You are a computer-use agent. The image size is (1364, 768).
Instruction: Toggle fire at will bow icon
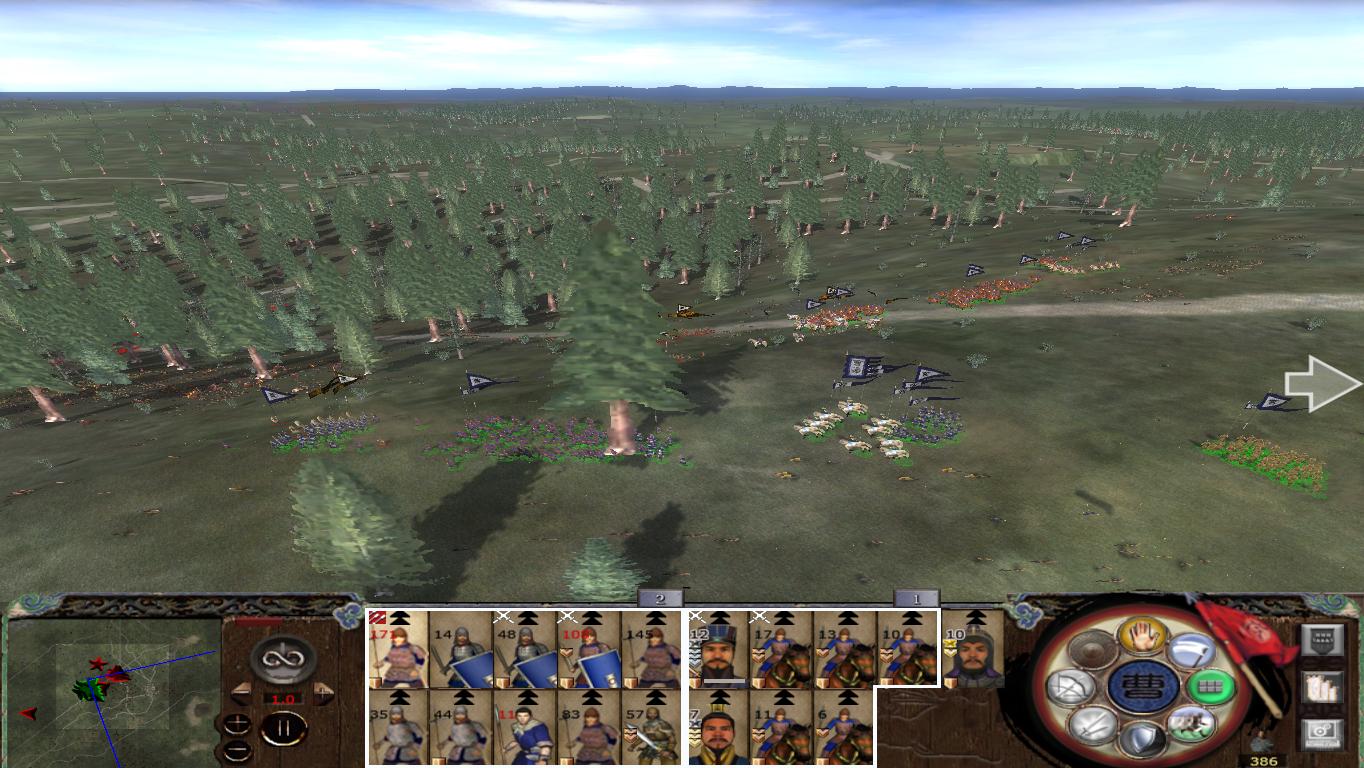1073,686
